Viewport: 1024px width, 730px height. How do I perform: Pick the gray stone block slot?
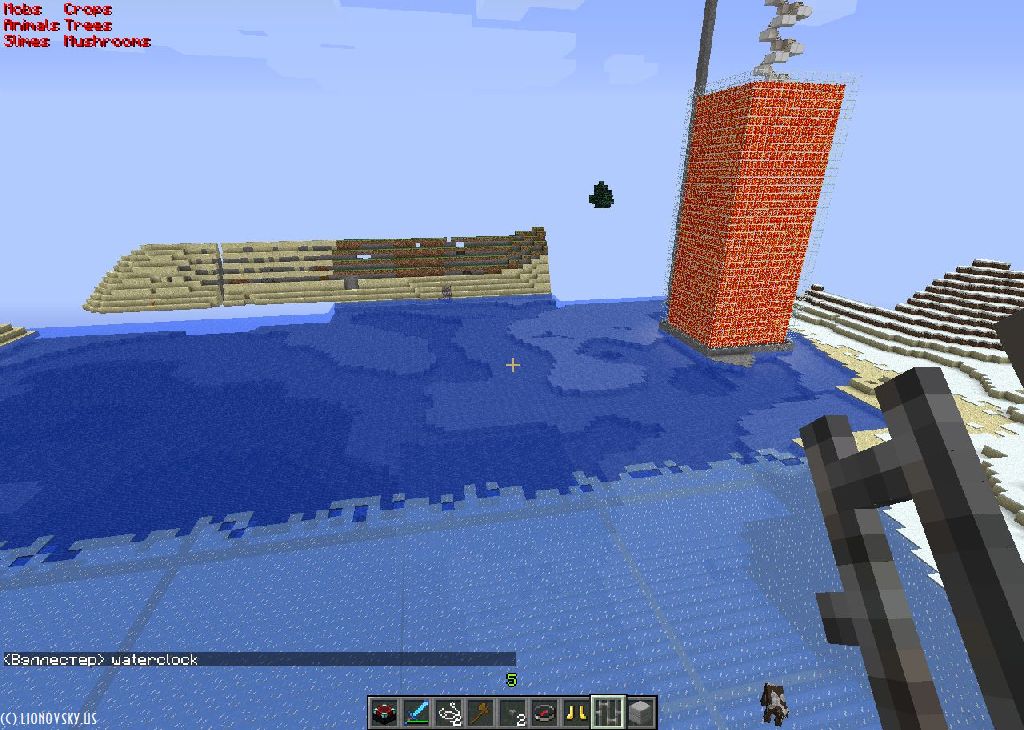(x=640, y=713)
